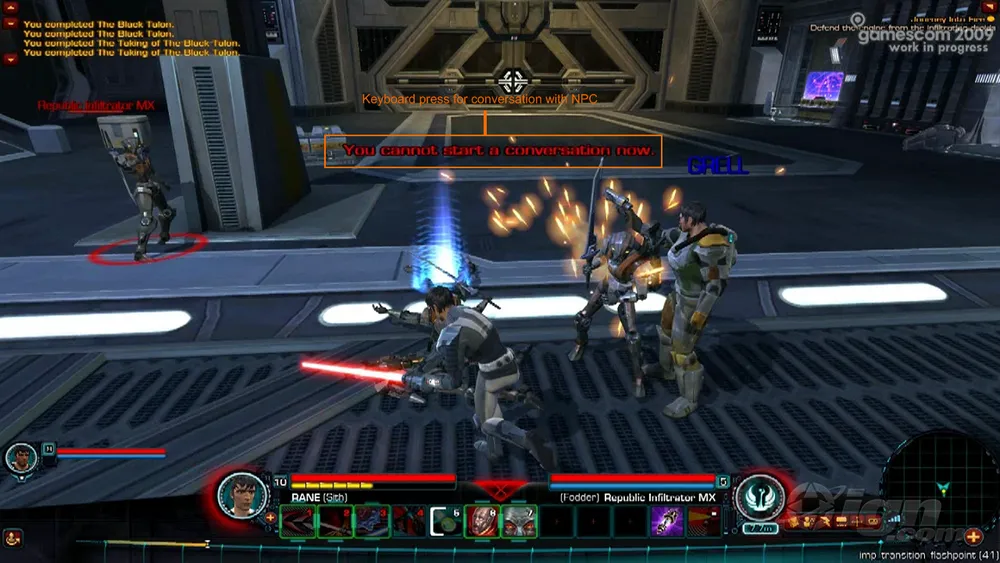Select the bracketed item in slot 6
Image resolution: width=1000 pixels, height=563 pixels.
pos(446,522)
